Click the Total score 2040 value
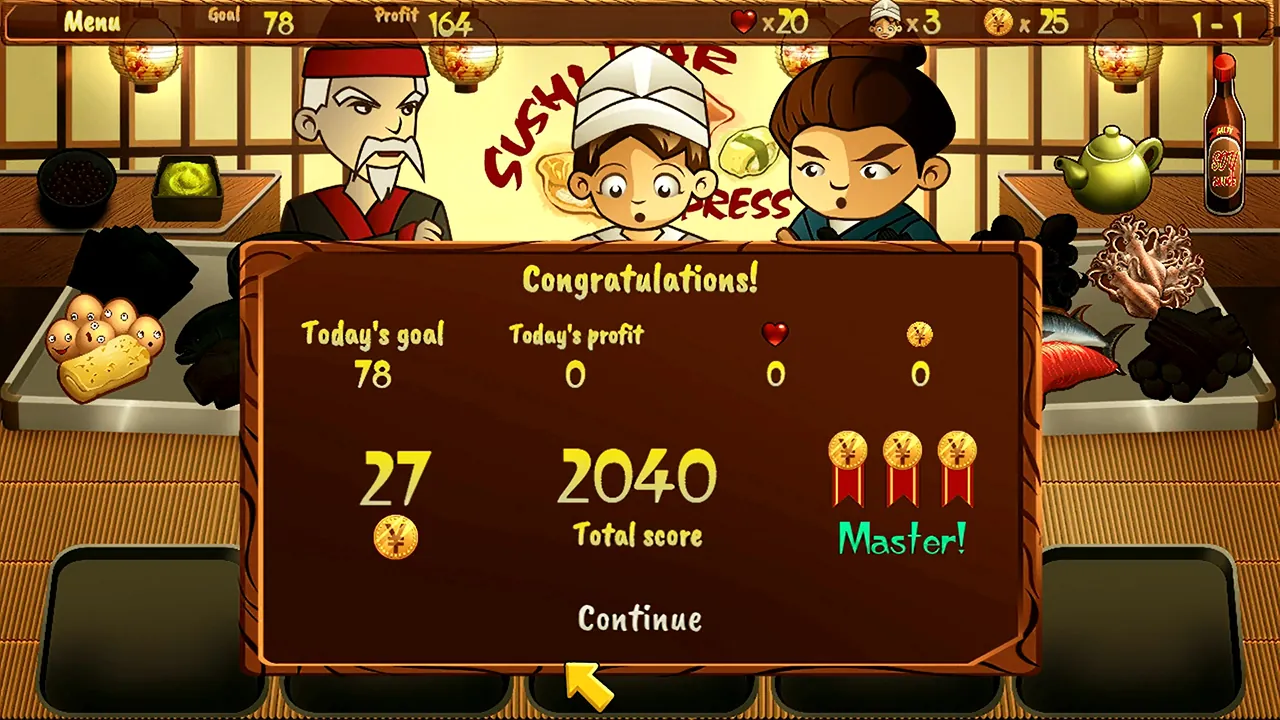 click(x=636, y=478)
